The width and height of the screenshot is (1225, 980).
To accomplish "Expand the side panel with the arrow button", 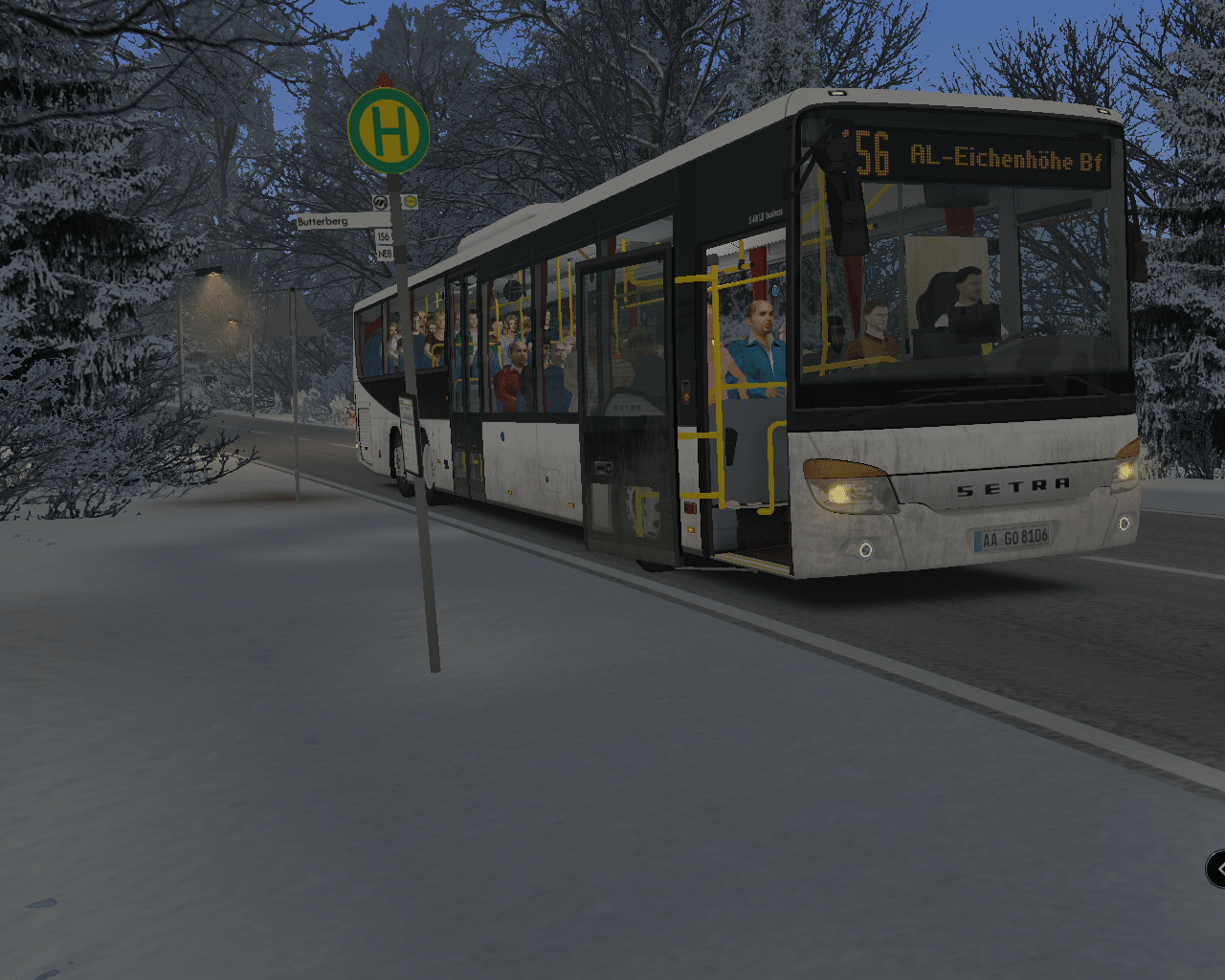I will click(x=1217, y=869).
